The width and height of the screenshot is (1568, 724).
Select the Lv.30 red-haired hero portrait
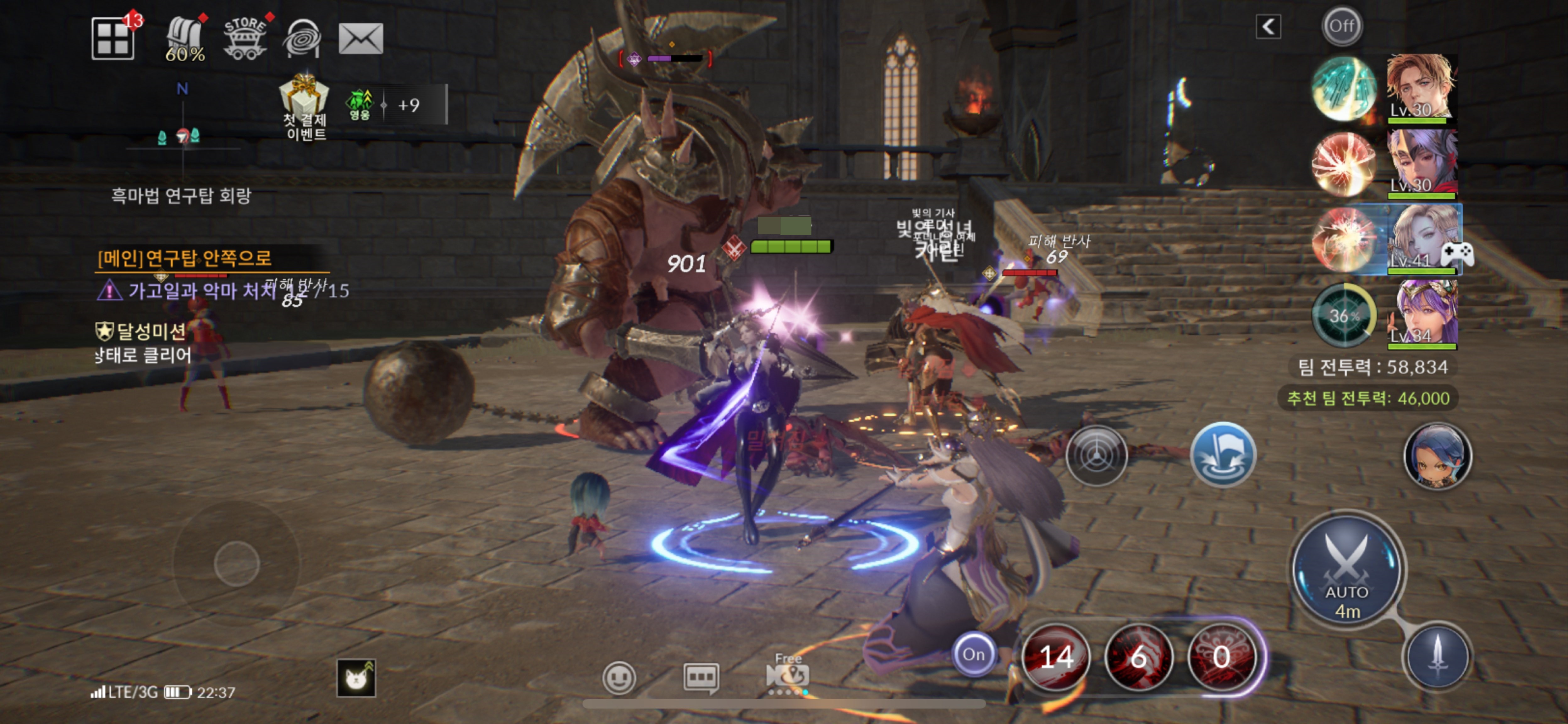pos(1421,87)
